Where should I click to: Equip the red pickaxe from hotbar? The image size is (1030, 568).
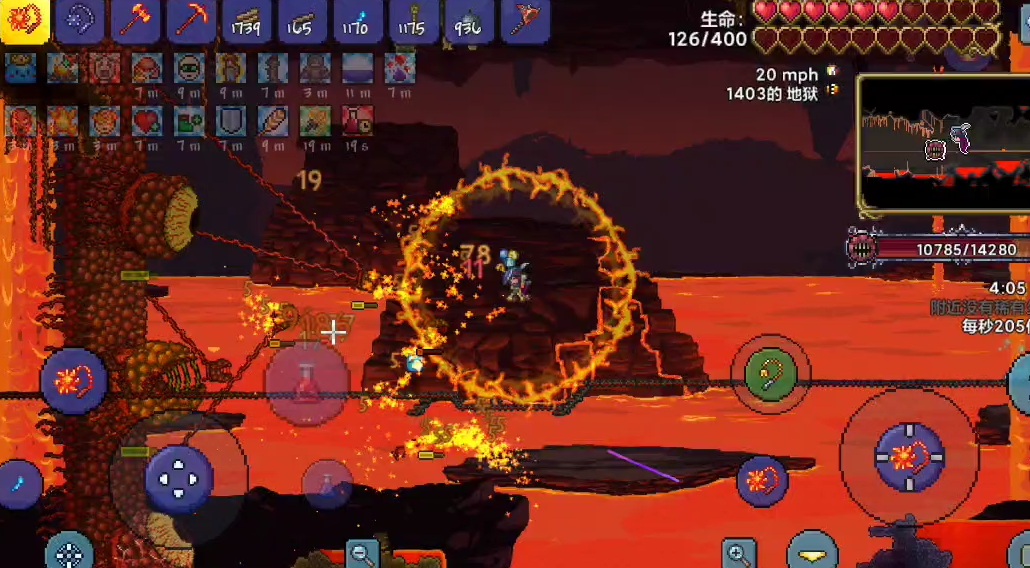click(191, 21)
